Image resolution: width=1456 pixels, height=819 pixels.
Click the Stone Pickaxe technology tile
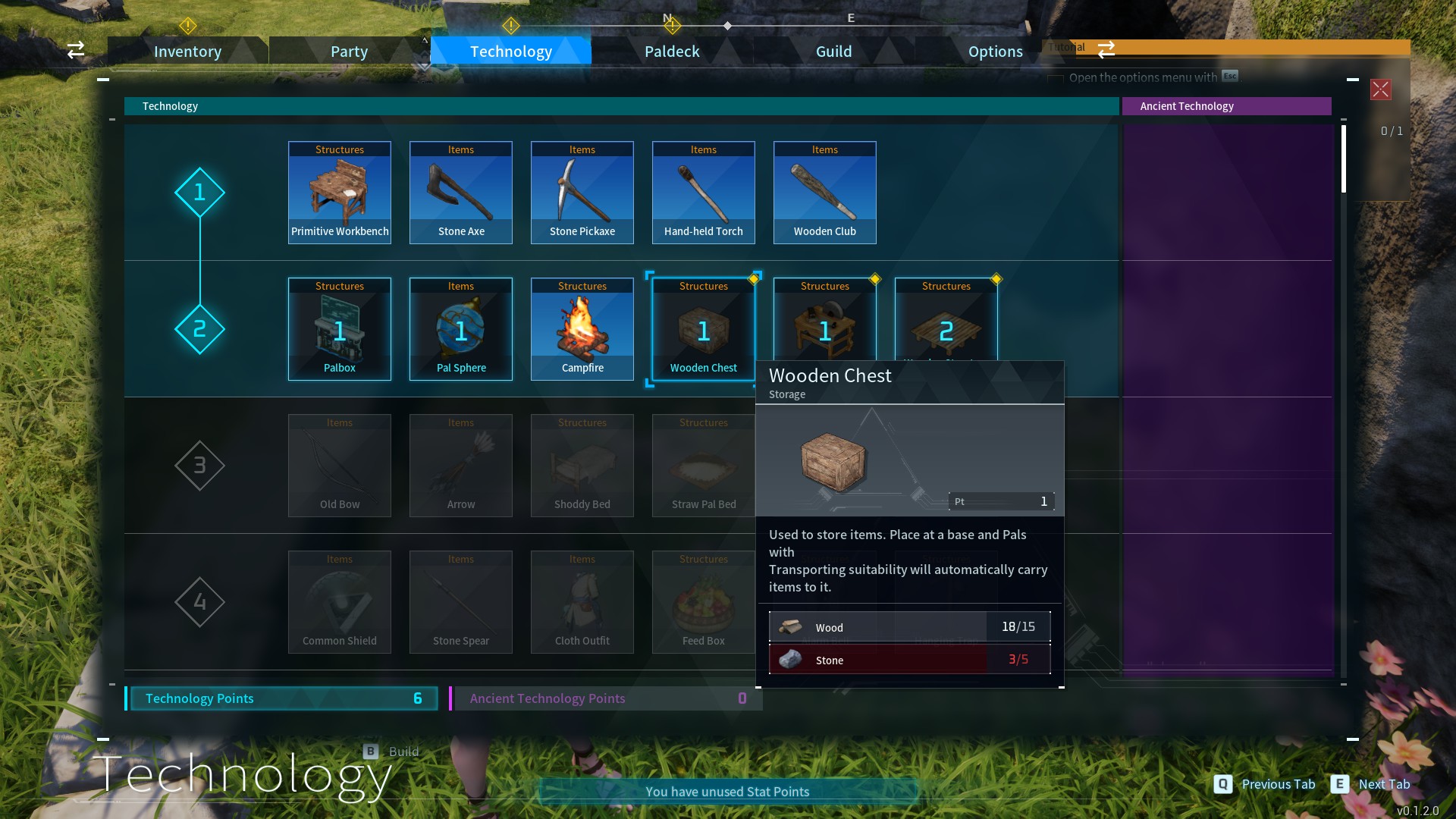point(582,193)
